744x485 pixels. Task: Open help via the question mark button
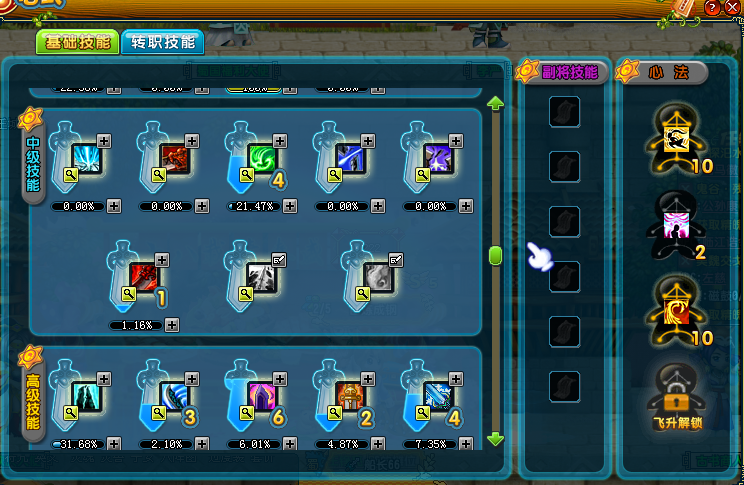point(711,8)
